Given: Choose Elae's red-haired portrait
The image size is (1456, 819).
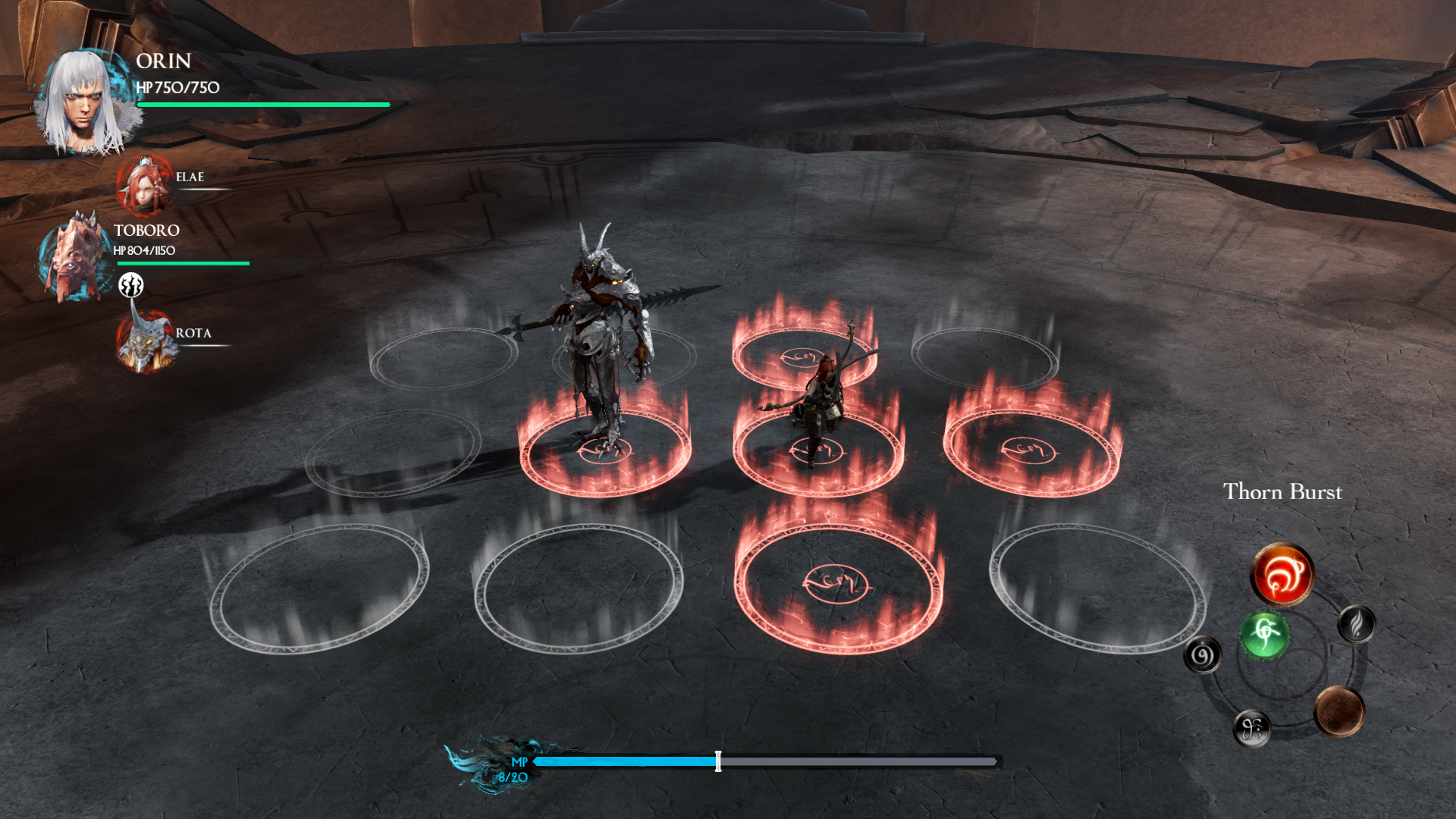Looking at the screenshot, I should pos(144,184).
